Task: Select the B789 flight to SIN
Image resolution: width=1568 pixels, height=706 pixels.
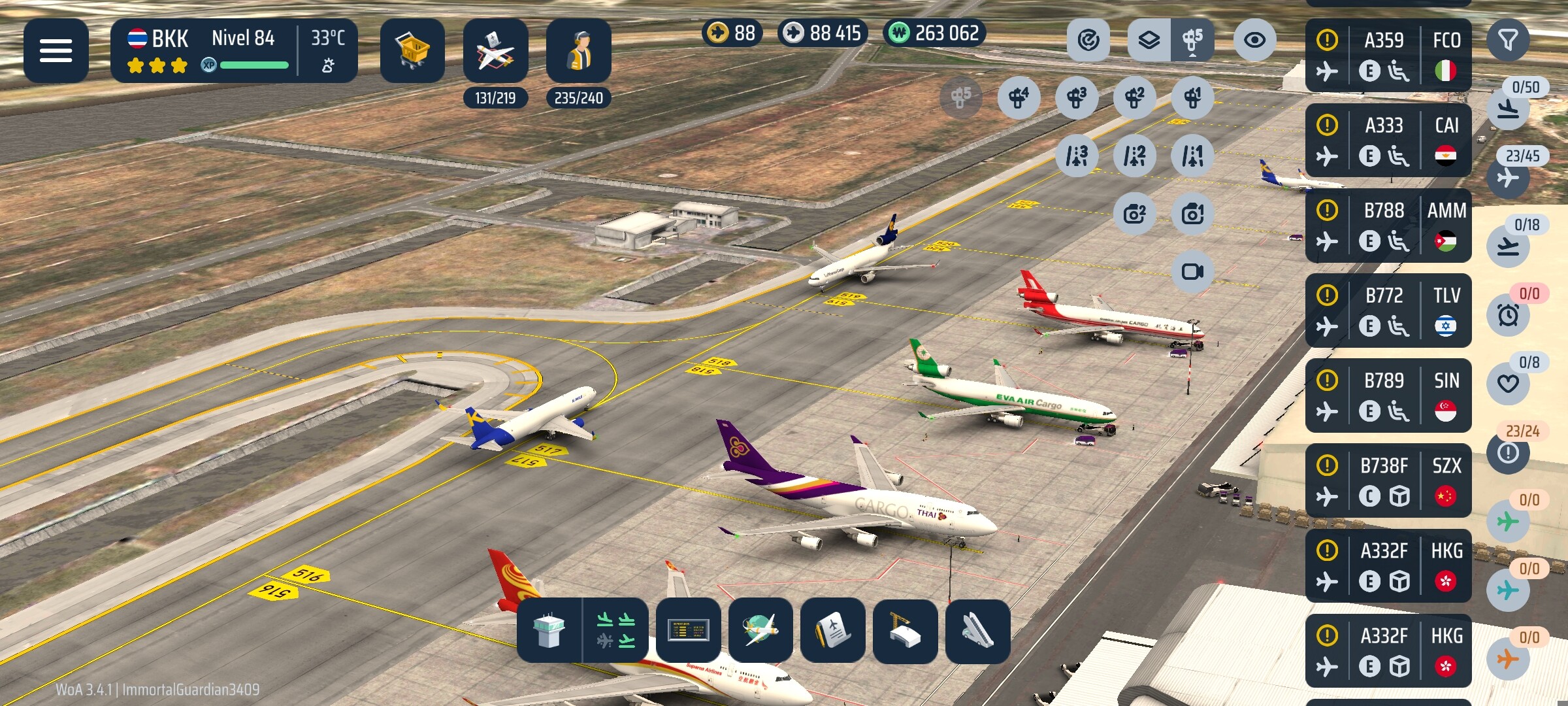Action: coord(1388,395)
